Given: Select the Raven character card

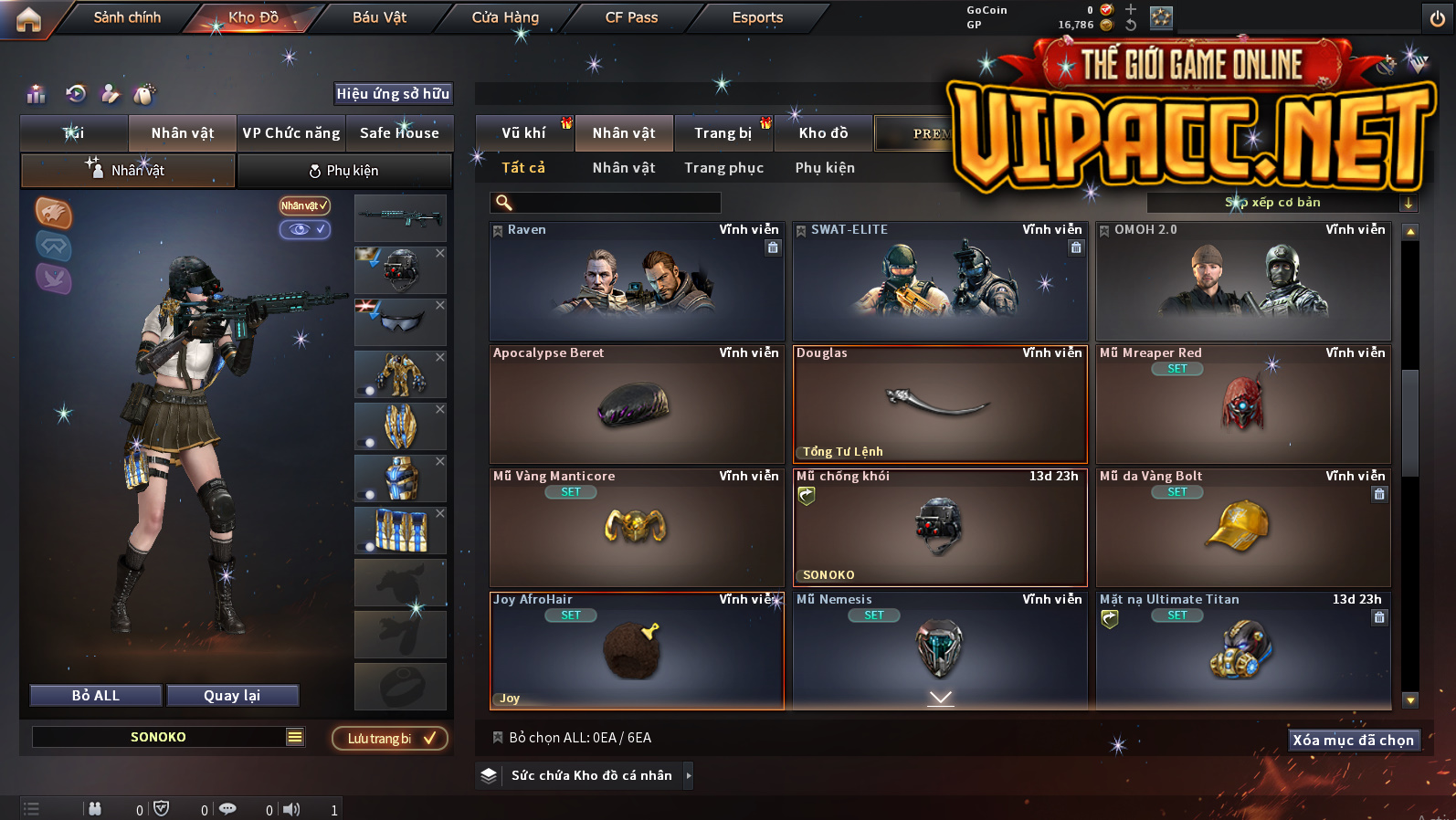Looking at the screenshot, I should pos(637,281).
